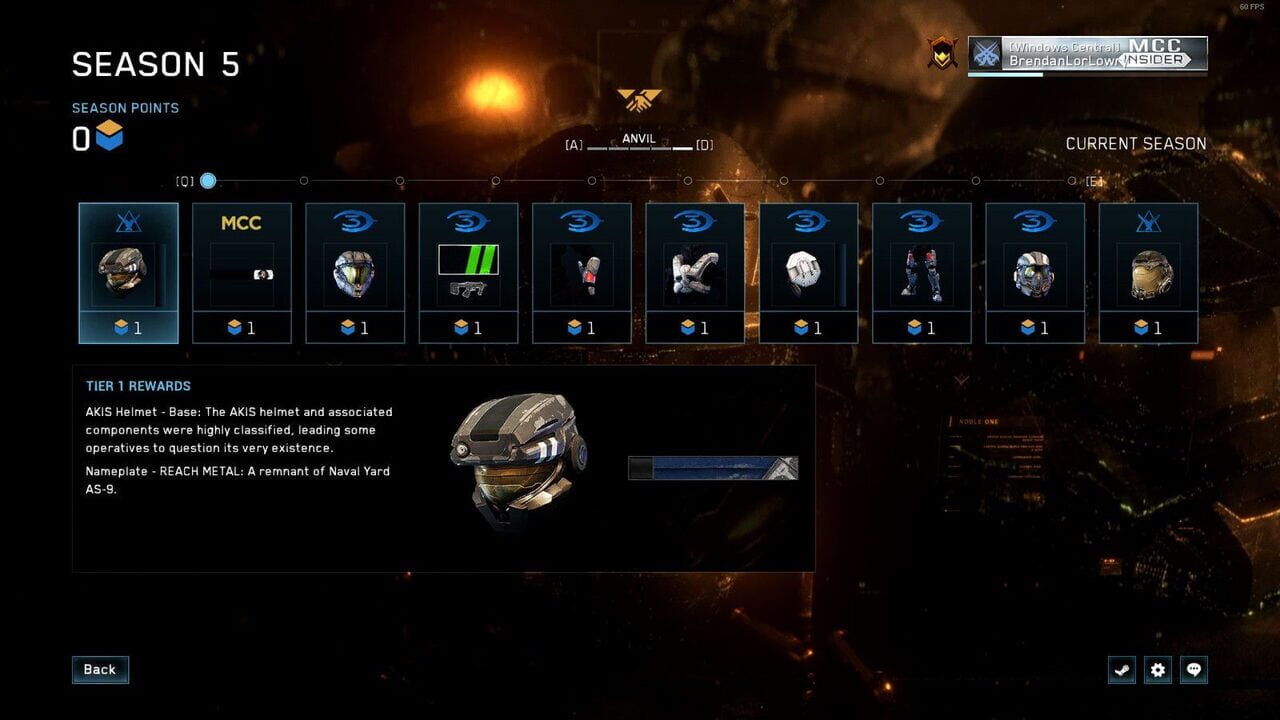Viewport: 1280px width, 720px height.
Task: Open the ANVIL season category label
Action: point(640,139)
